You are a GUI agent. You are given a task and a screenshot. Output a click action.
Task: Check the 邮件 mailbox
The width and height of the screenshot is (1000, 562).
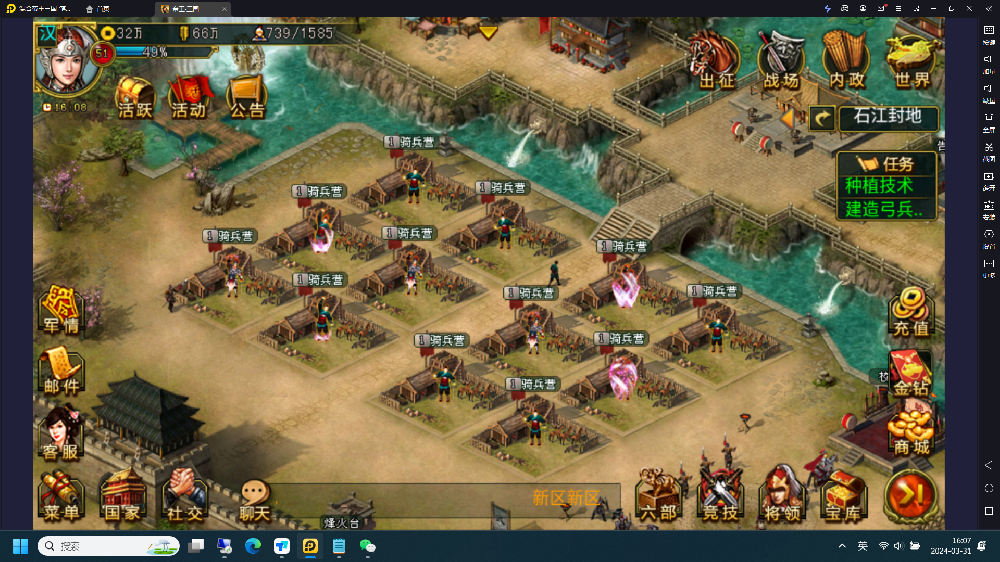tap(61, 368)
